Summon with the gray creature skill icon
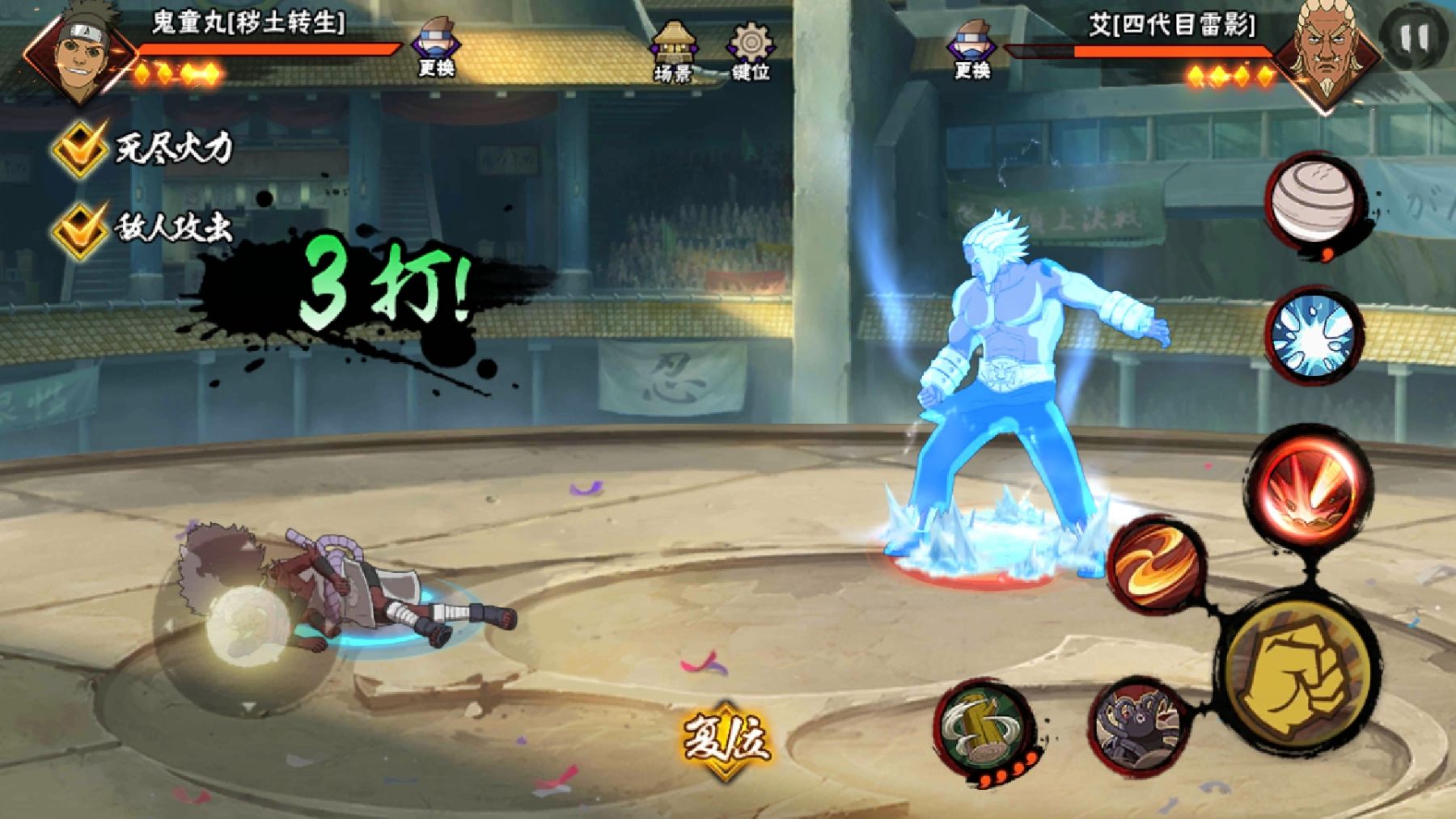1456x819 pixels. 1136,724
